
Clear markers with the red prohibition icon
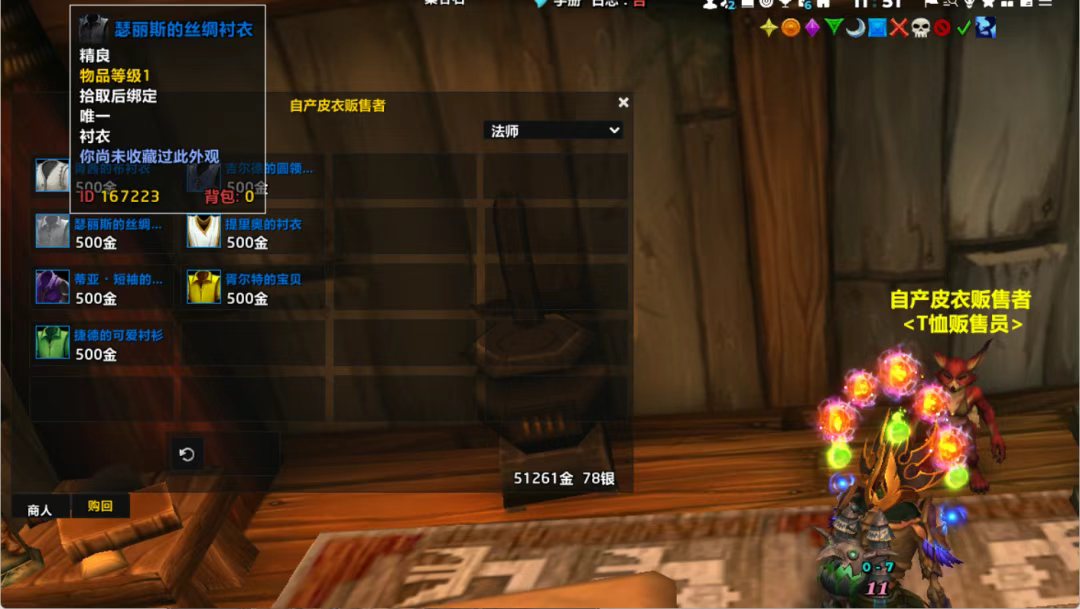tap(942, 28)
